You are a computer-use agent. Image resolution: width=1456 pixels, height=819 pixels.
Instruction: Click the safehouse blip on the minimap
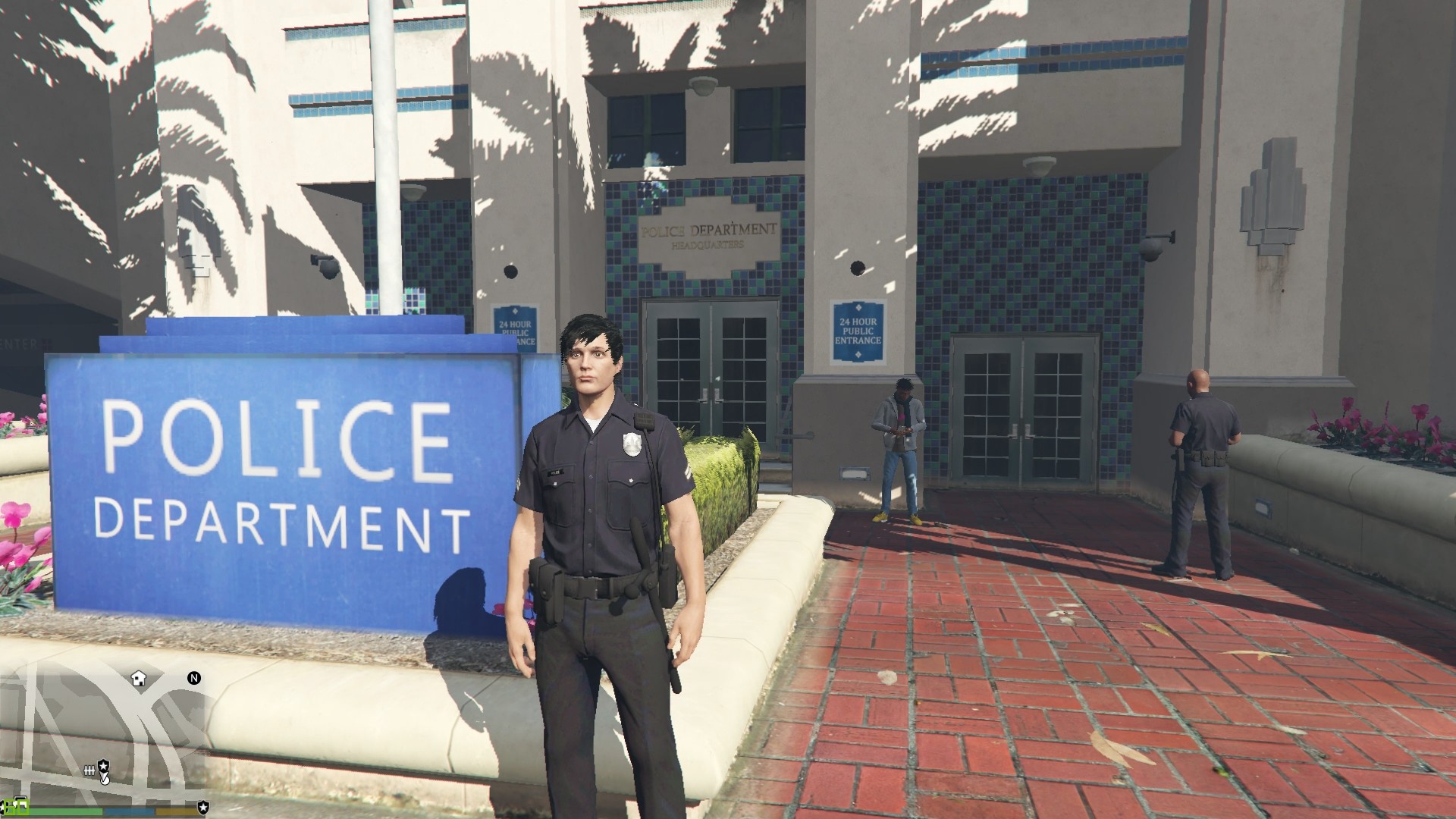138,678
